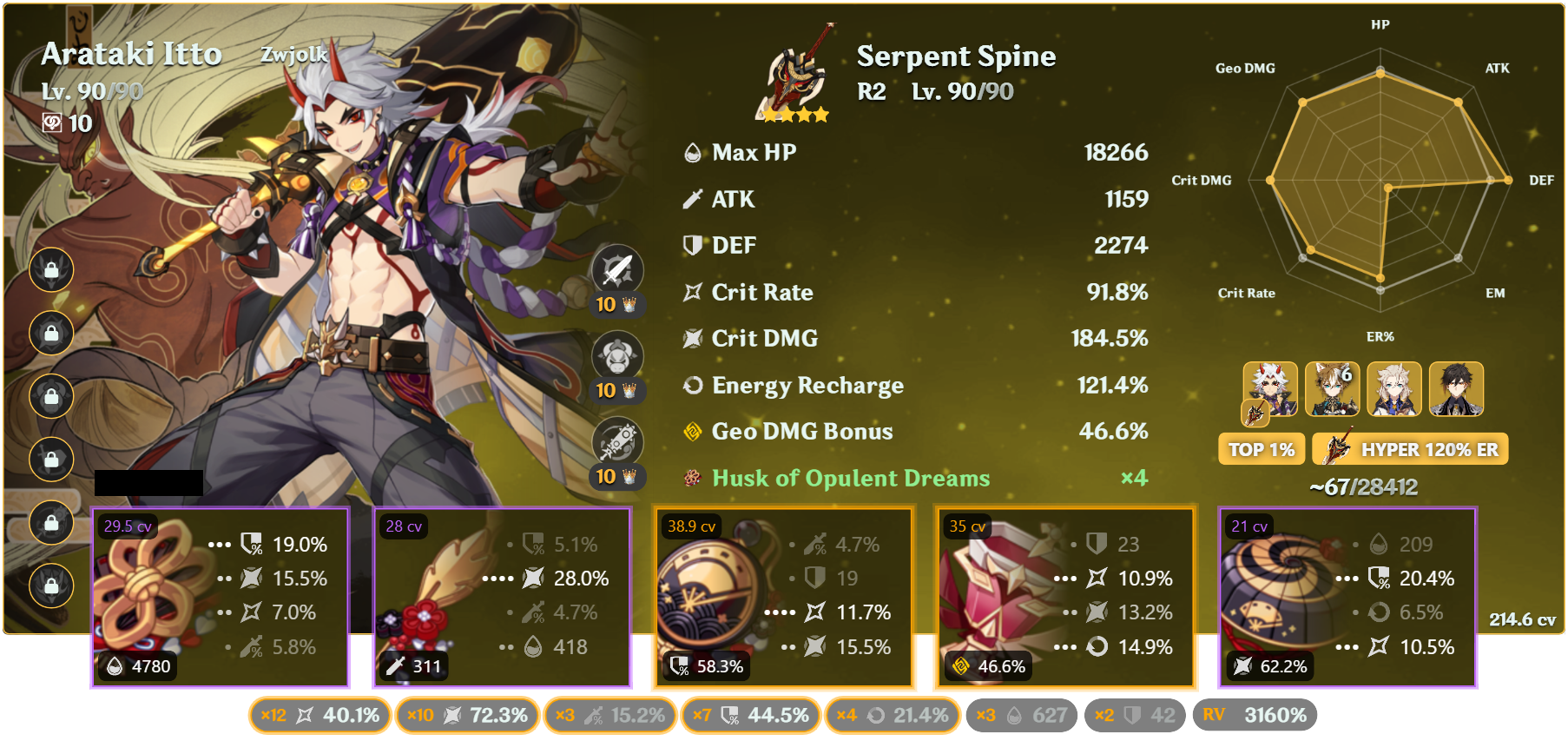This screenshot has width=1568, height=741.
Task: Toggle the bottom constellation lock icon
Action: pyautogui.click(x=50, y=583)
